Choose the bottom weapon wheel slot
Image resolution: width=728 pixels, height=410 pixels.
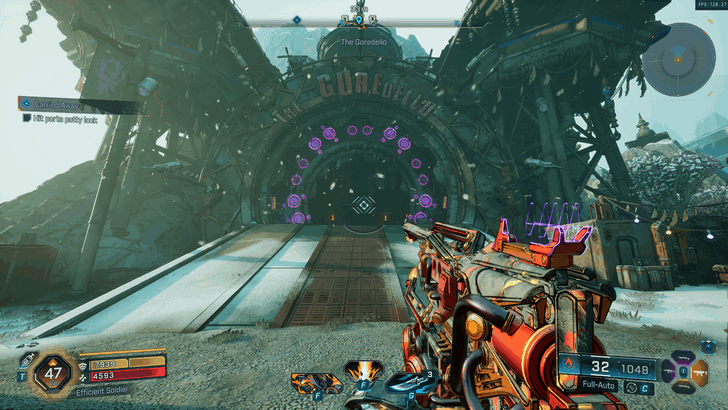click(x=684, y=388)
